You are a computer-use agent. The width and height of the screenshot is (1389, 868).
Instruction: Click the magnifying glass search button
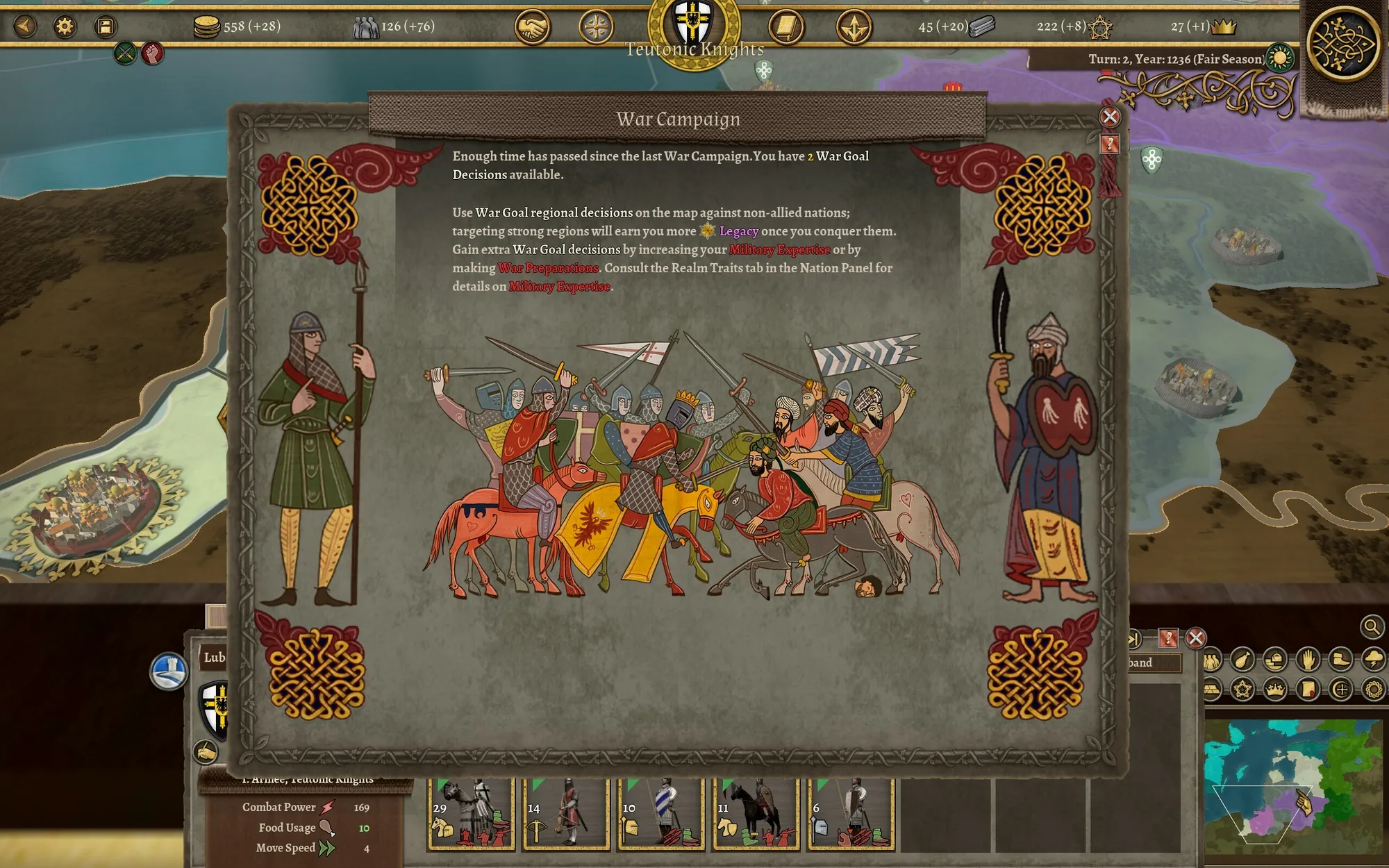(1372, 627)
